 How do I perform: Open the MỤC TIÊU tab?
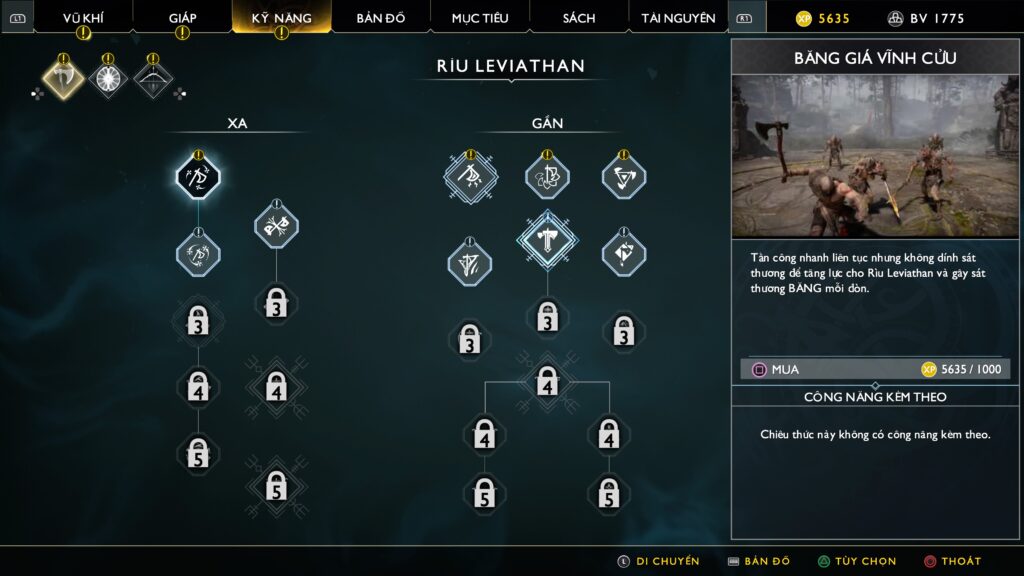[x=480, y=18]
